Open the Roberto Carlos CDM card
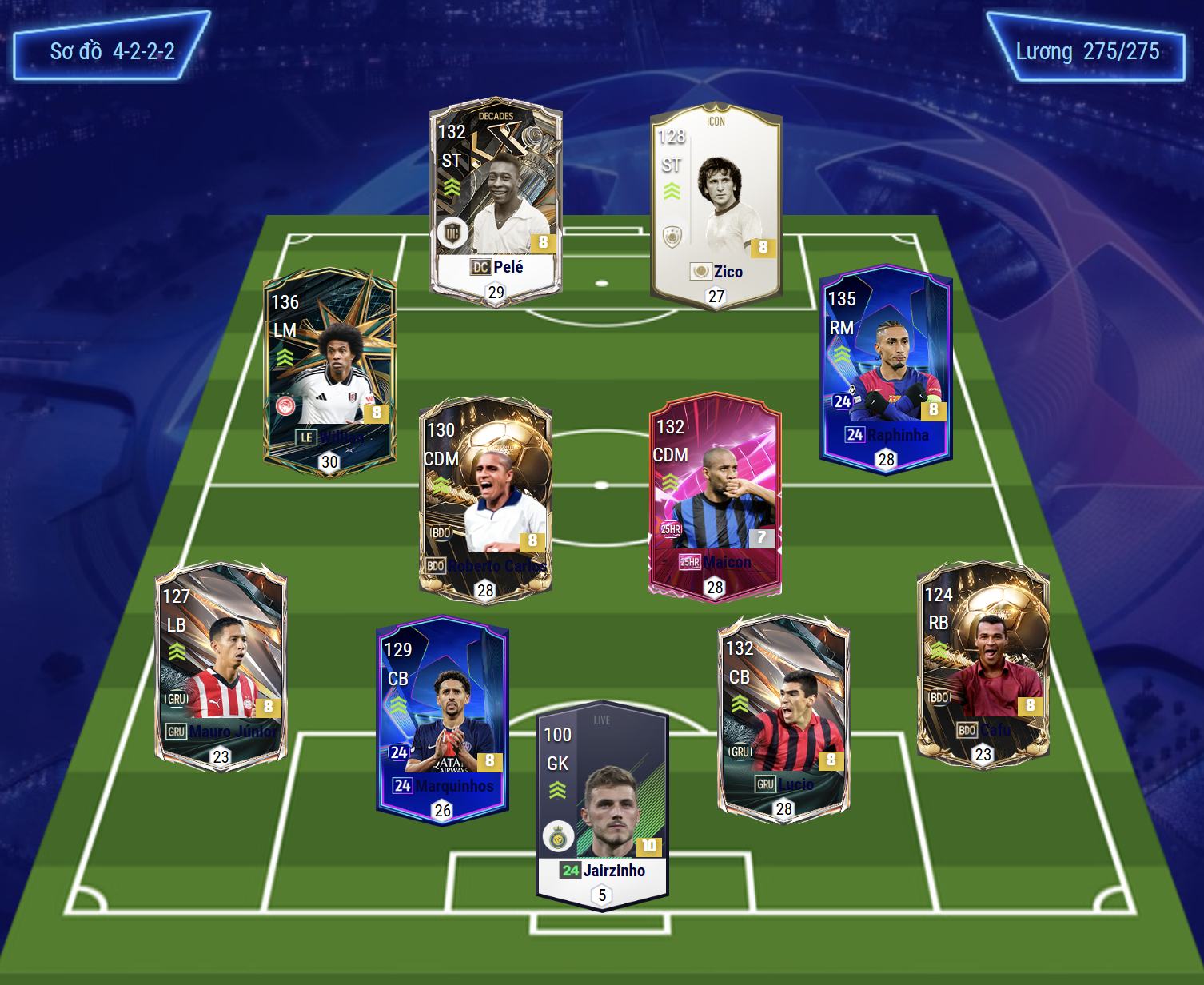 [x=485, y=500]
